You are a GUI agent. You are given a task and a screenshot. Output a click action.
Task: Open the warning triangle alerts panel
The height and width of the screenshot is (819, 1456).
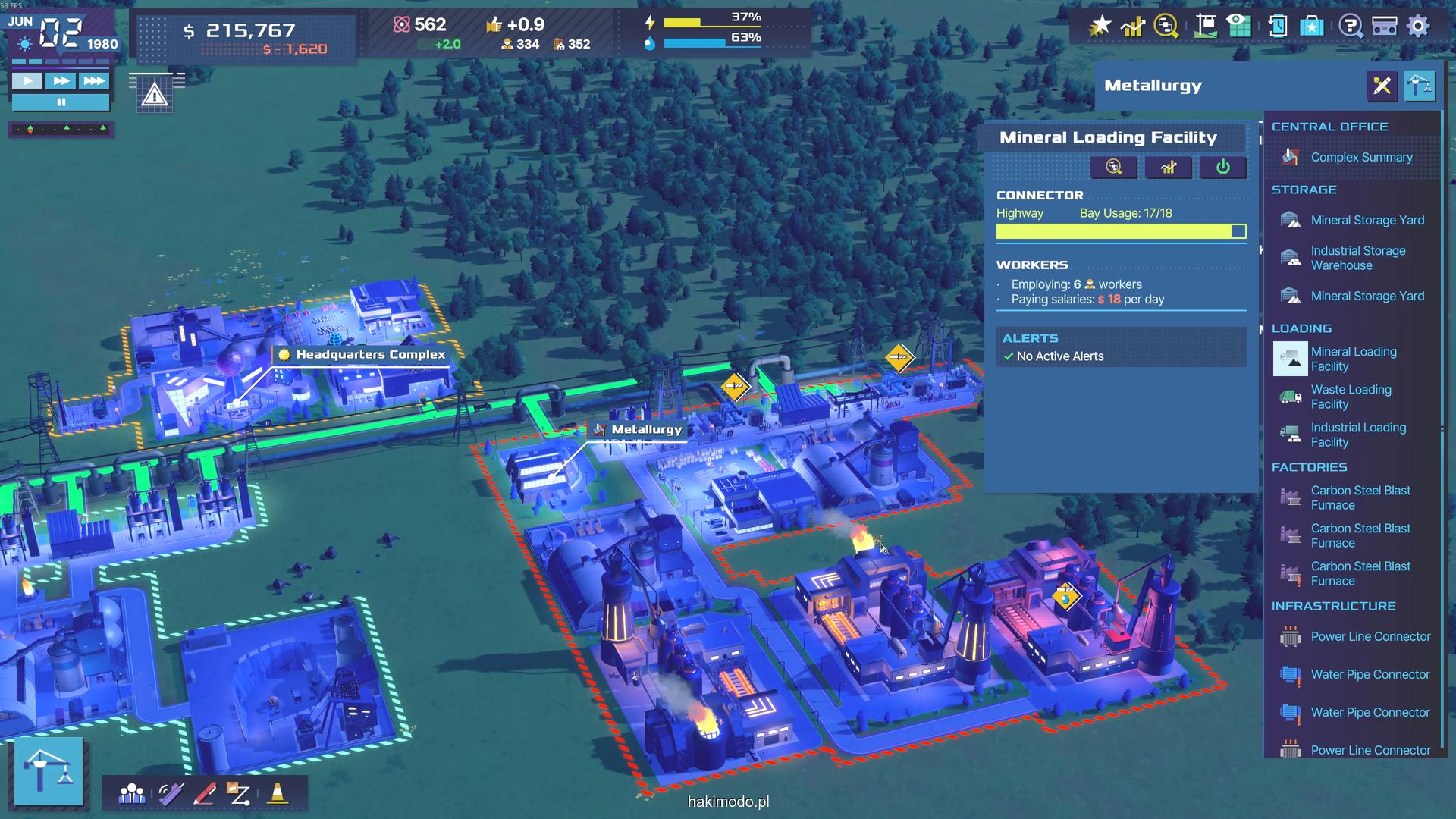coord(155,96)
